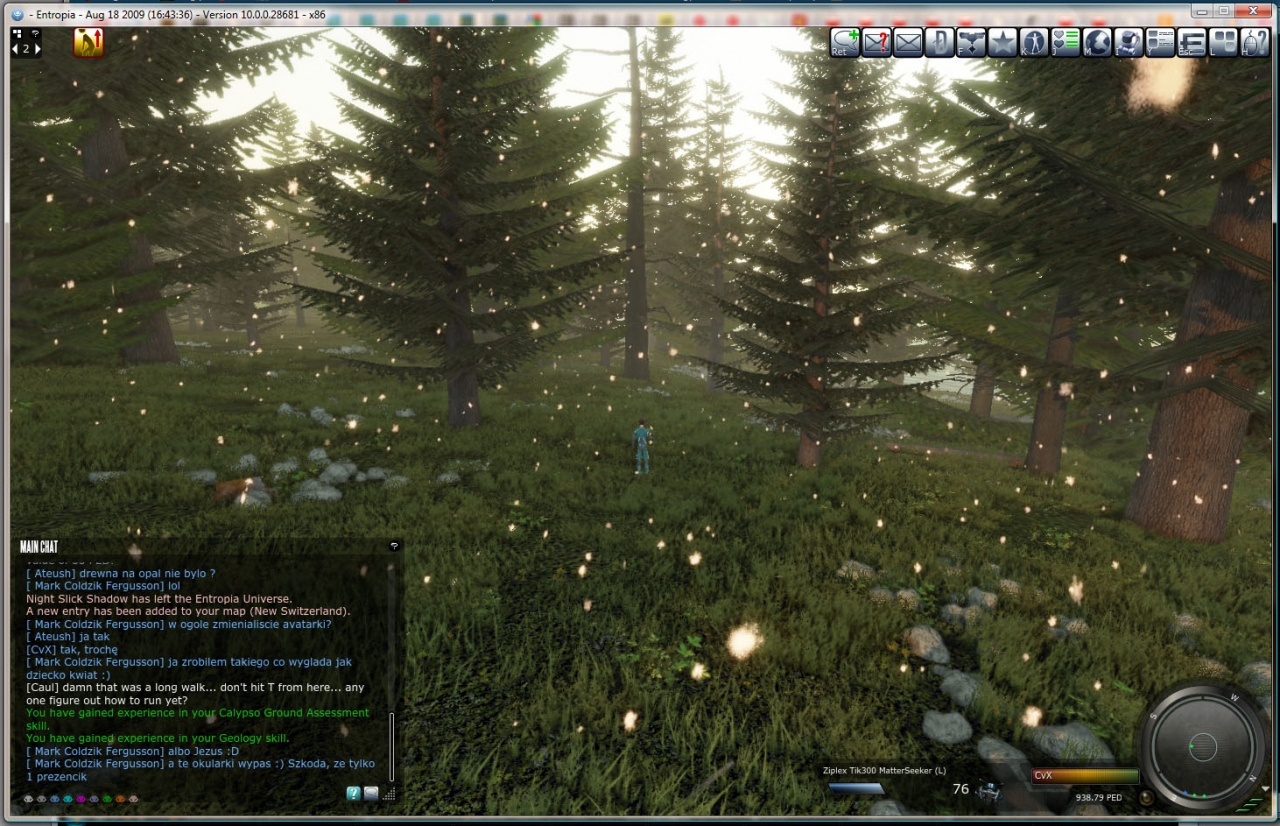Click the Main Chat help icon
The width and height of the screenshot is (1280, 826).
394,546
